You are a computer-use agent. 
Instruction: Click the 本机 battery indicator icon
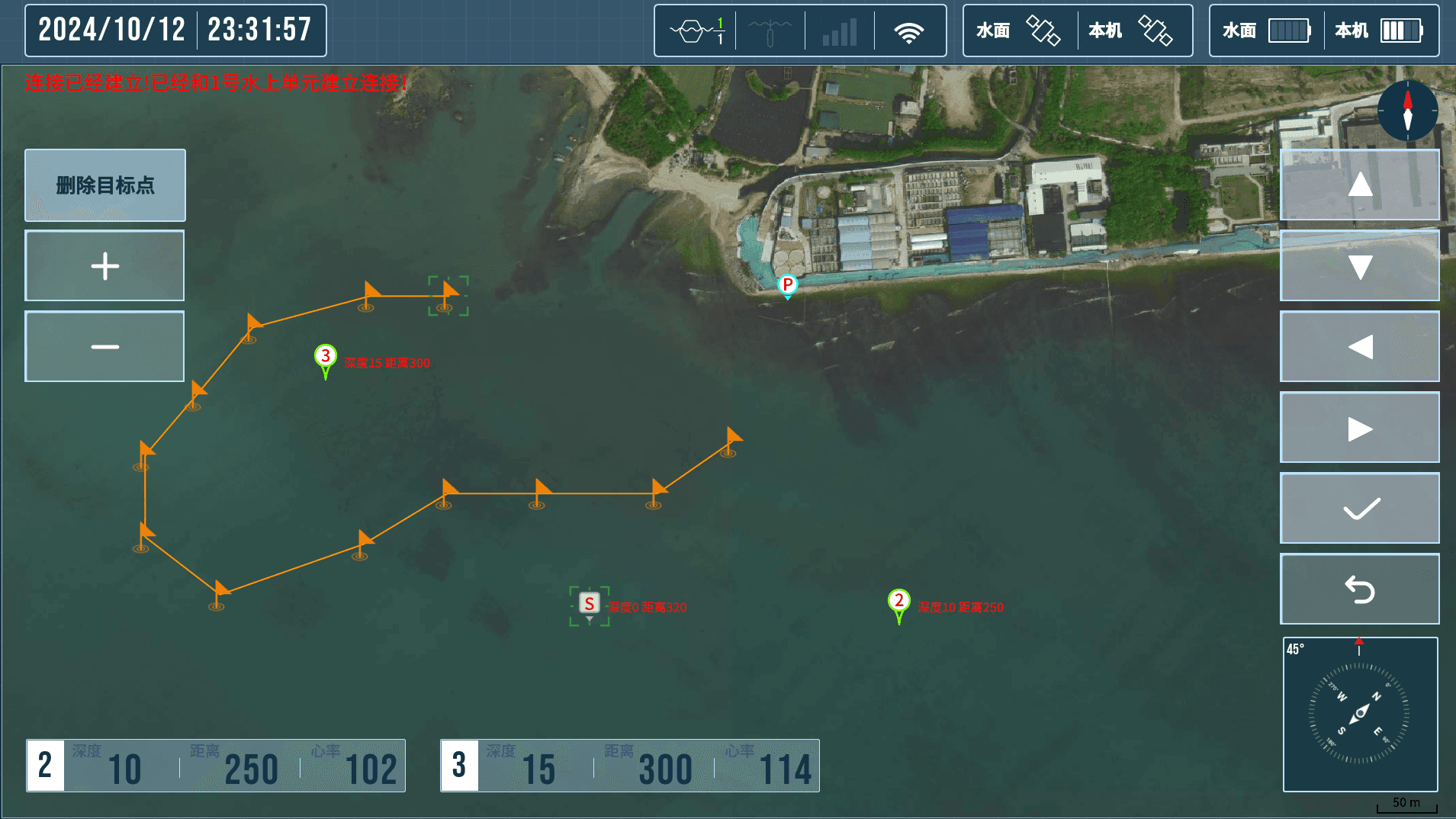point(1400,30)
